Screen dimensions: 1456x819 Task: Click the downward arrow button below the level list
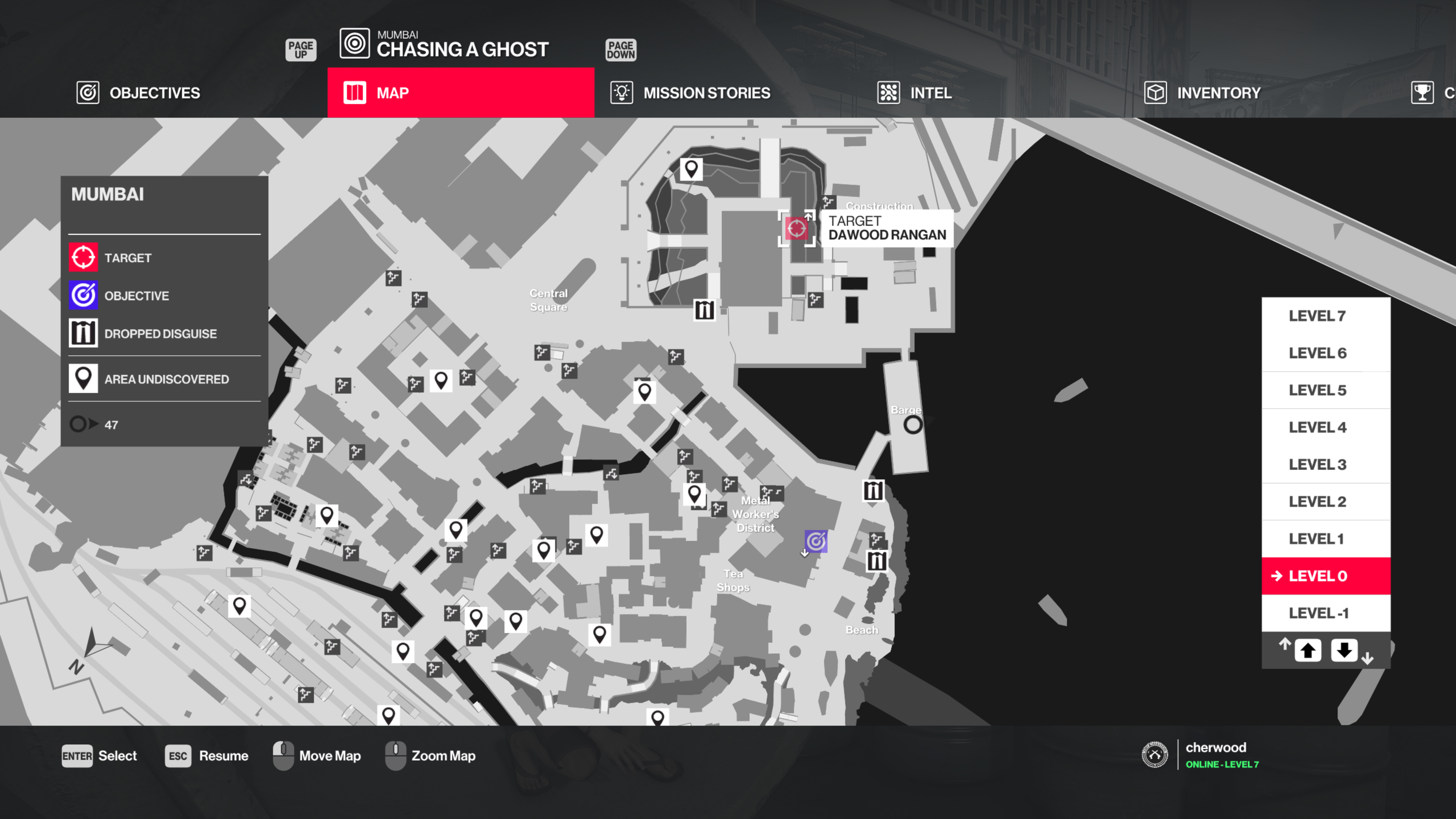(x=1345, y=650)
